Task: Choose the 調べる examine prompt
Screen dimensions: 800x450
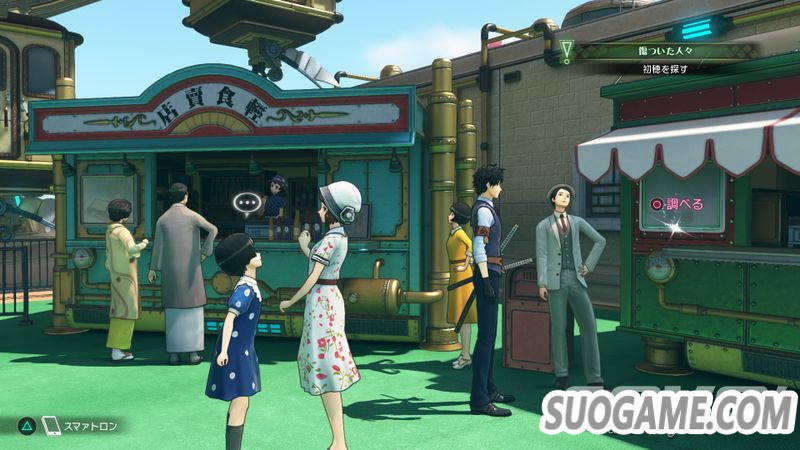Action: coord(679,204)
